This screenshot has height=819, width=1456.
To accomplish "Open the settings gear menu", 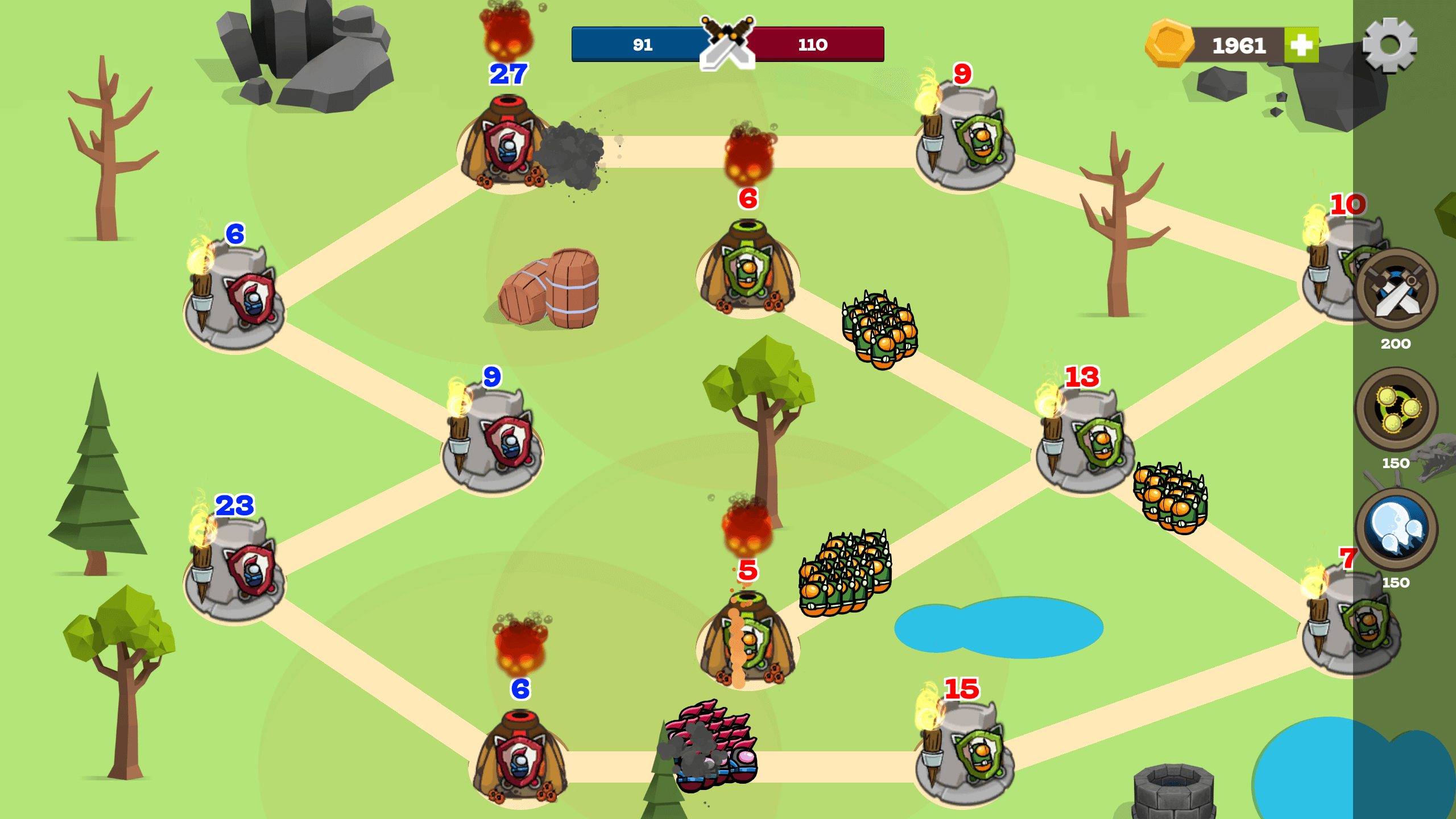I will (x=1389, y=44).
